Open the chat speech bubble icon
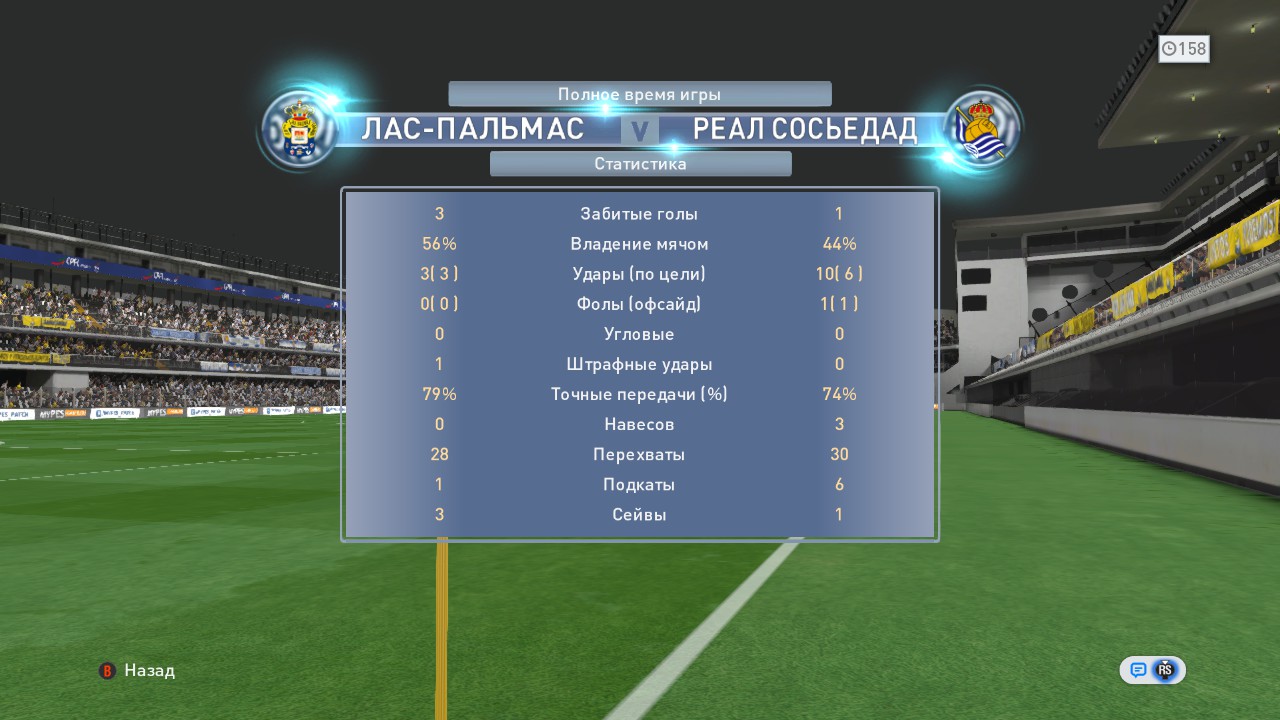Image resolution: width=1280 pixels, height=720 pixels. tap(1138, 670)
